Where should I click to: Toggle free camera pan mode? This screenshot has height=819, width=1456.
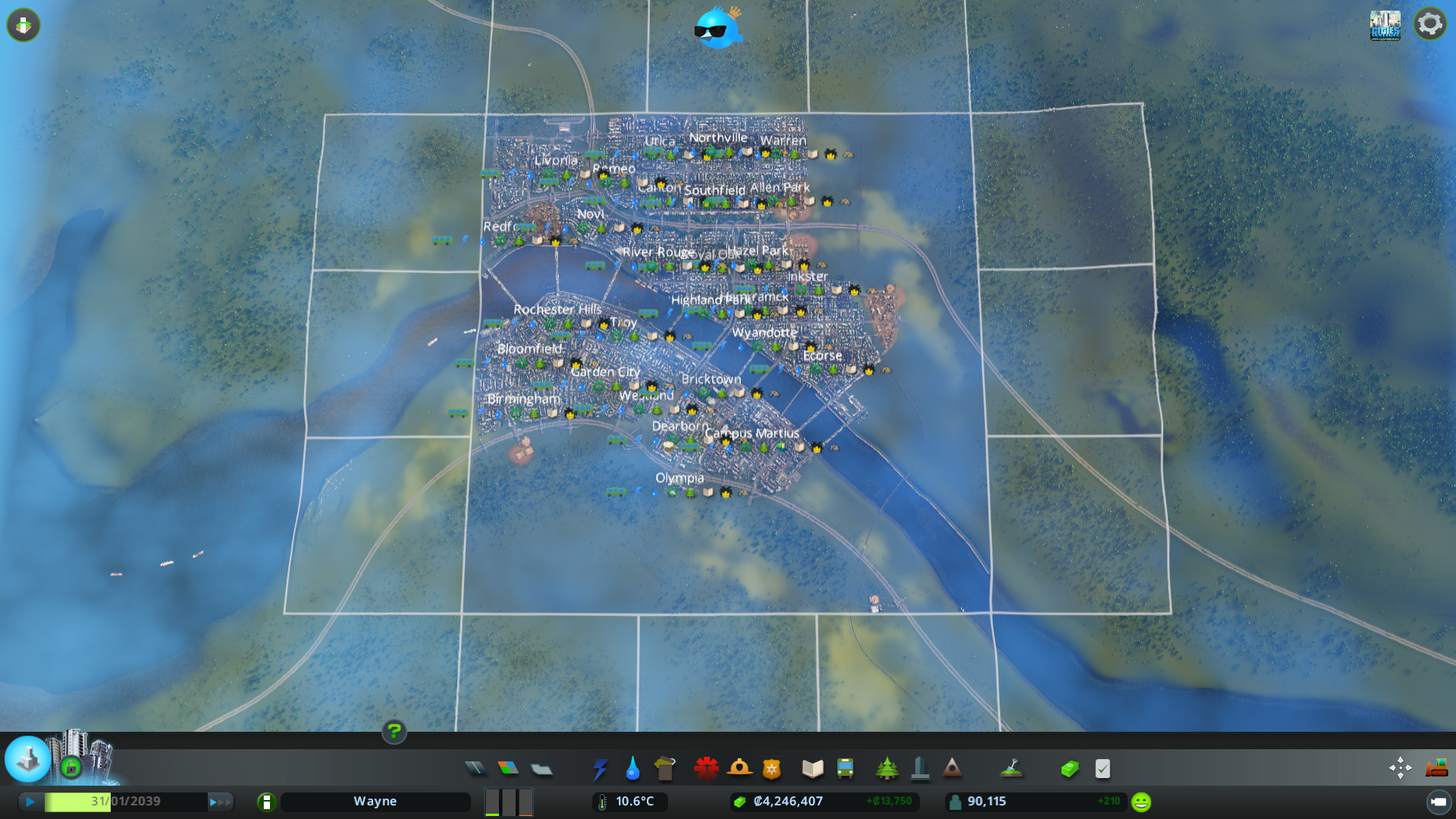(1400, 768)
